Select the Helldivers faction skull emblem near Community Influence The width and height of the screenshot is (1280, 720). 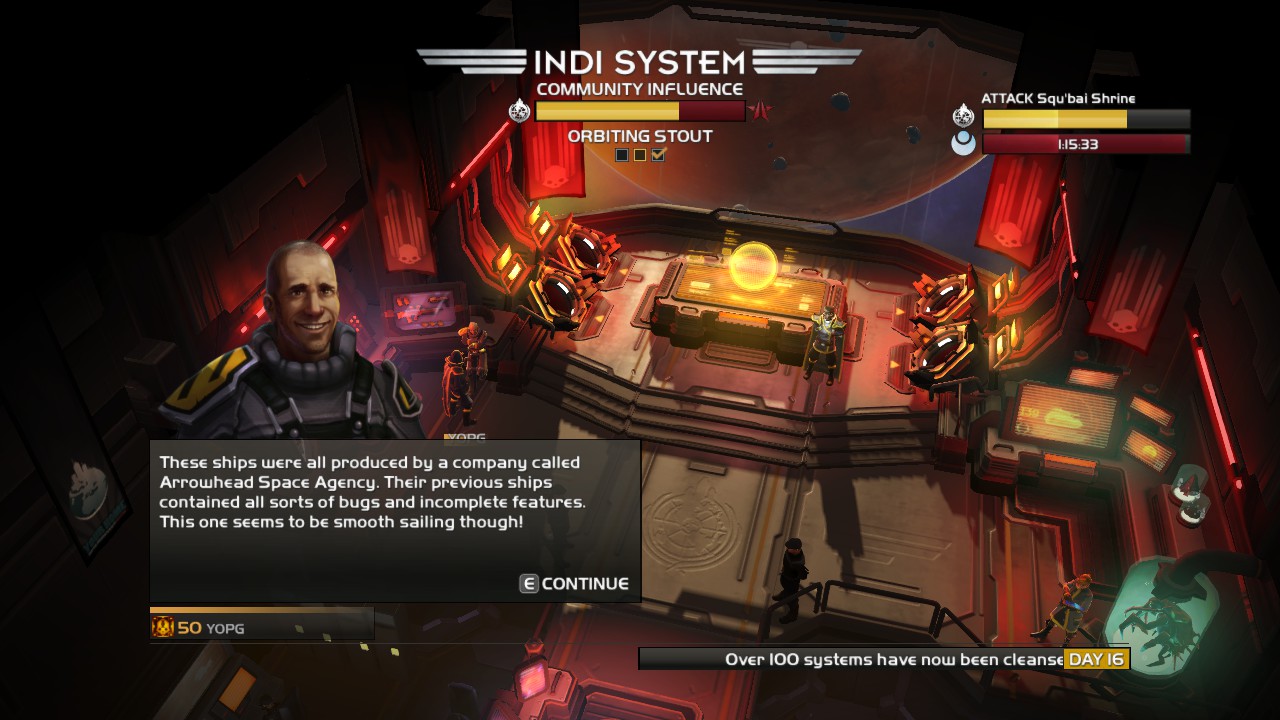tap(519, 110)
